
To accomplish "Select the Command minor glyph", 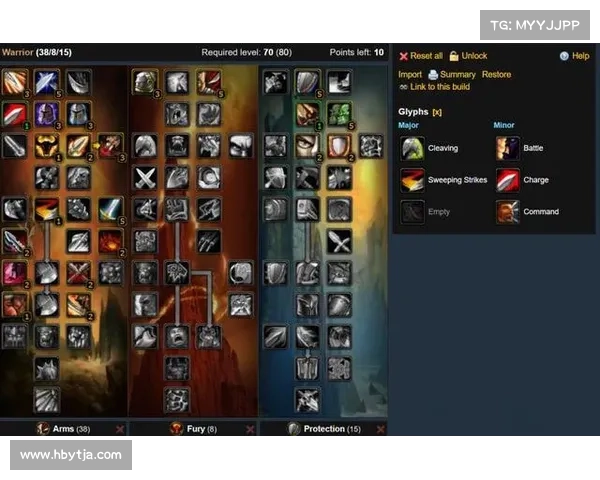I will 541,212.
